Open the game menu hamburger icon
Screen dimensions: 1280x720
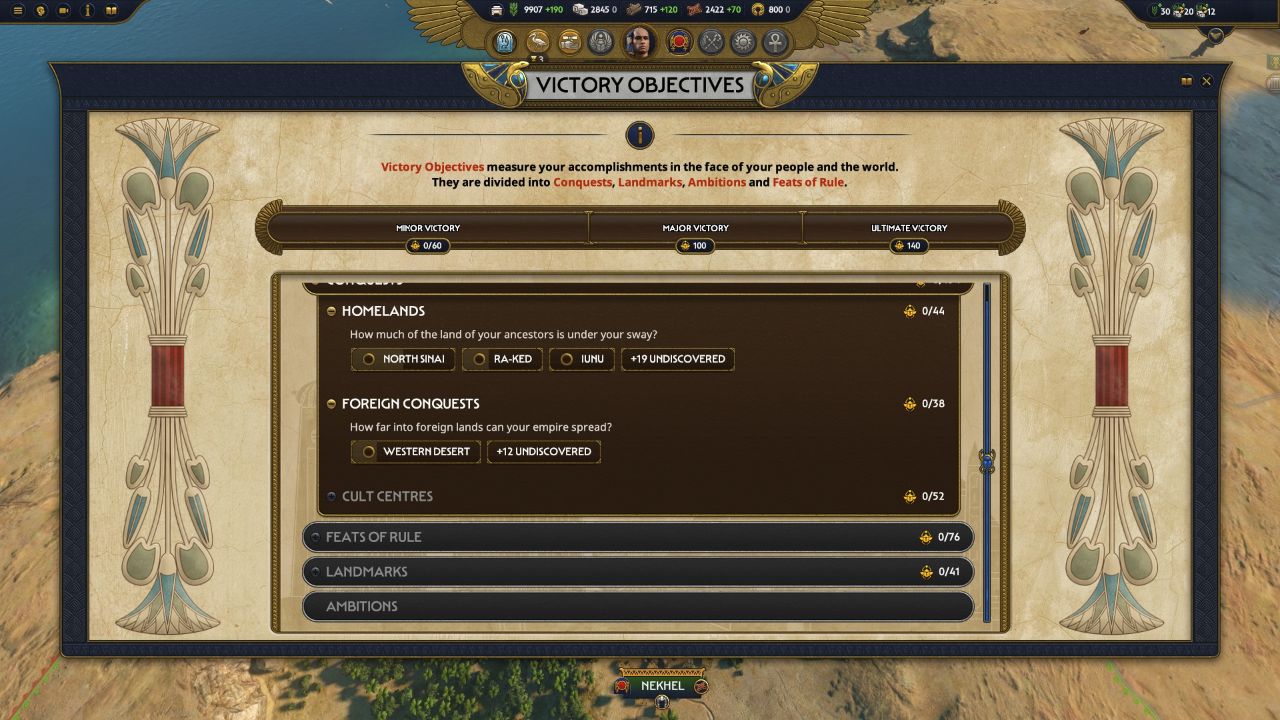coord(18,10)
